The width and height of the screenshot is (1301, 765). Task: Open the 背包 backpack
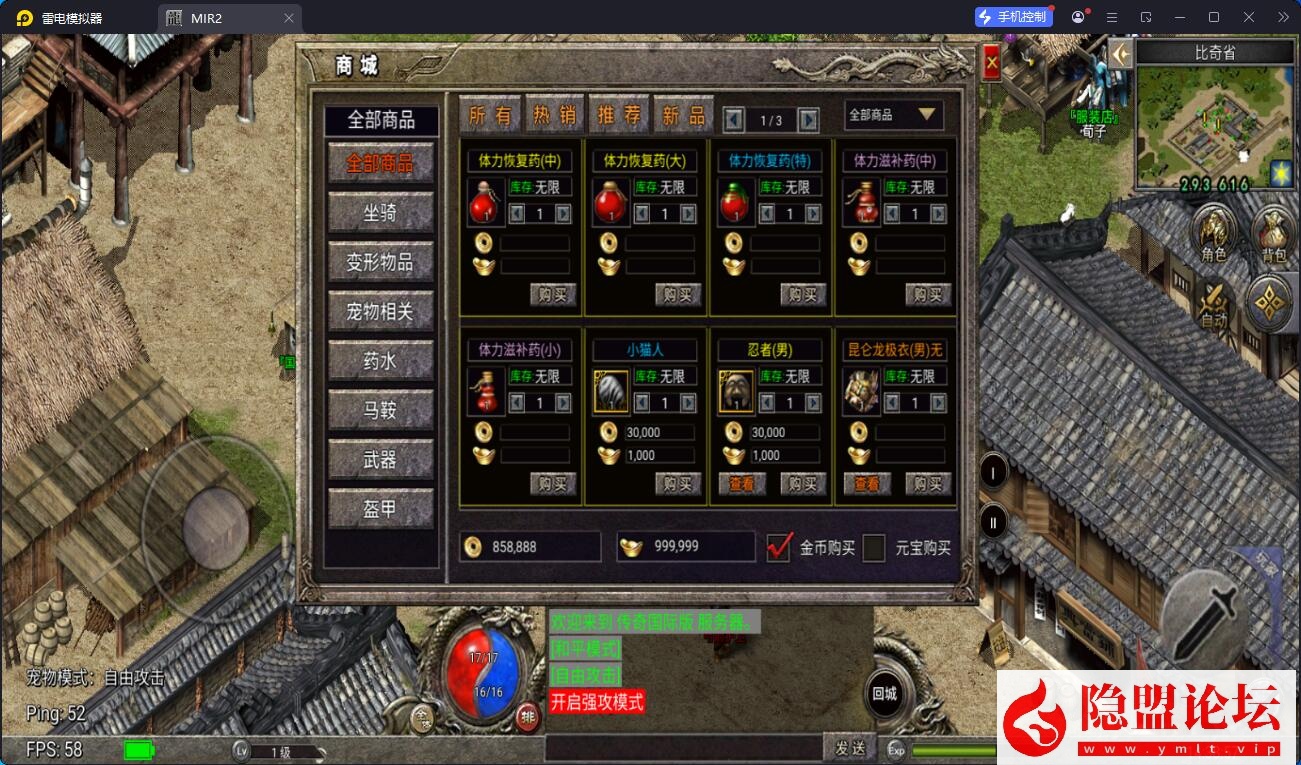click(1273, 234)
